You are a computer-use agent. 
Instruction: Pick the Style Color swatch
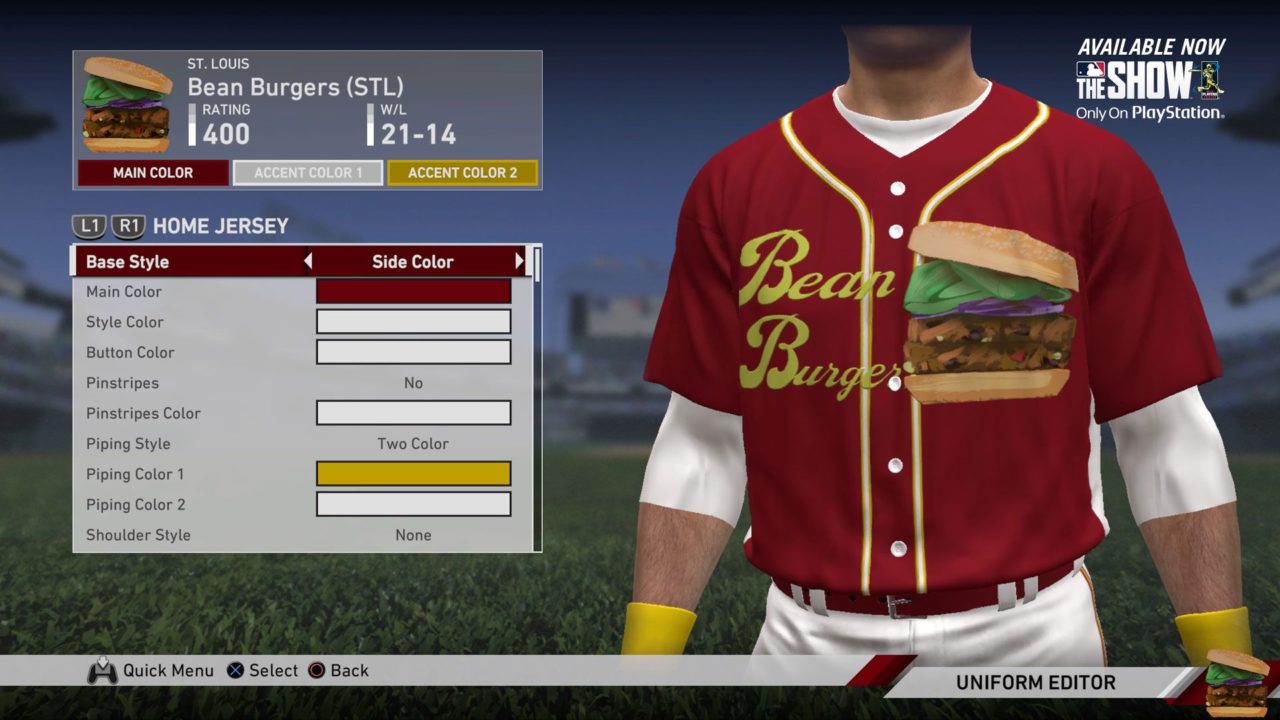click(413, 322)
